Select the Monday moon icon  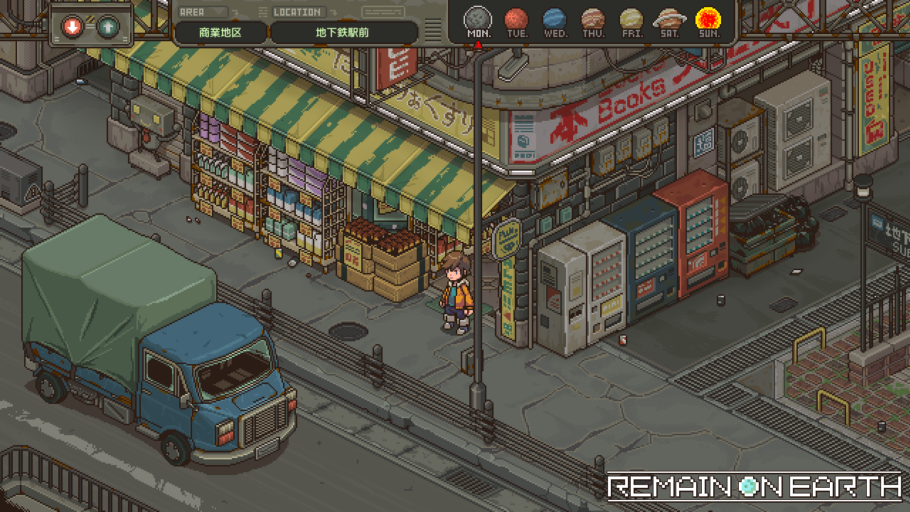pyautogui.click(x=478, y=18)
